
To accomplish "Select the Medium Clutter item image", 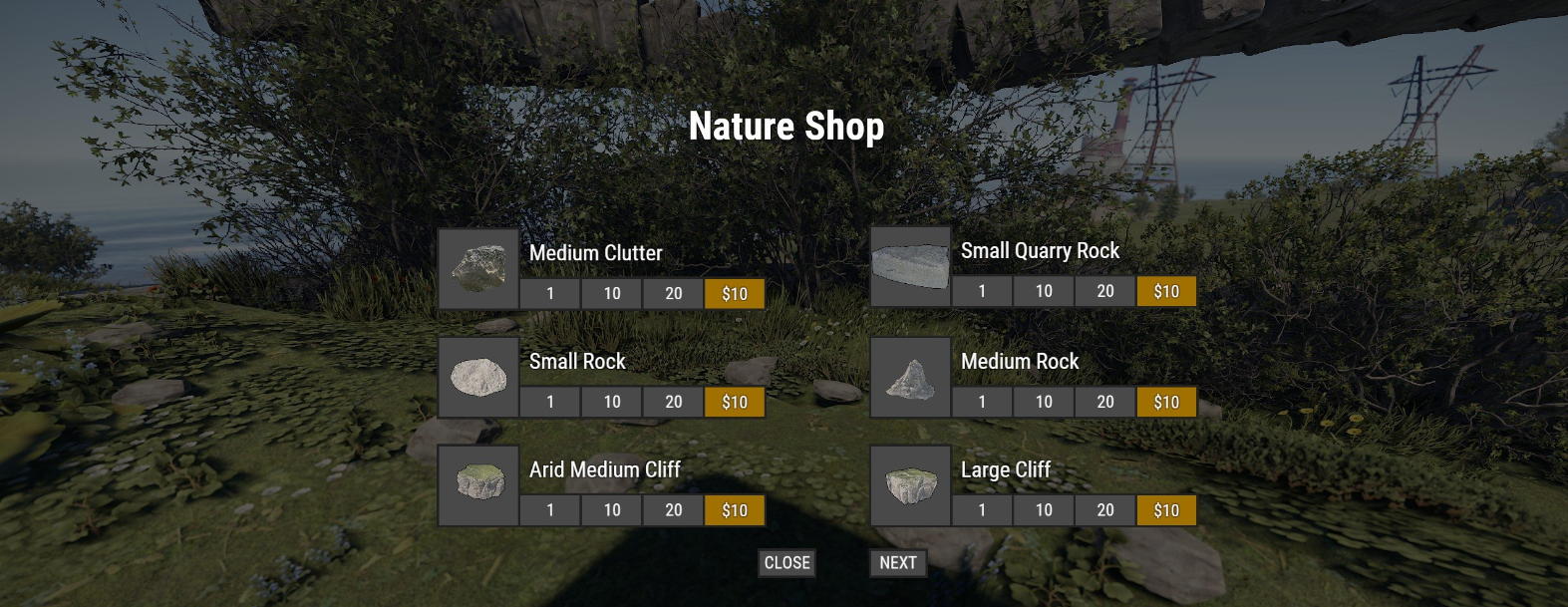I will tap(478, 269).
